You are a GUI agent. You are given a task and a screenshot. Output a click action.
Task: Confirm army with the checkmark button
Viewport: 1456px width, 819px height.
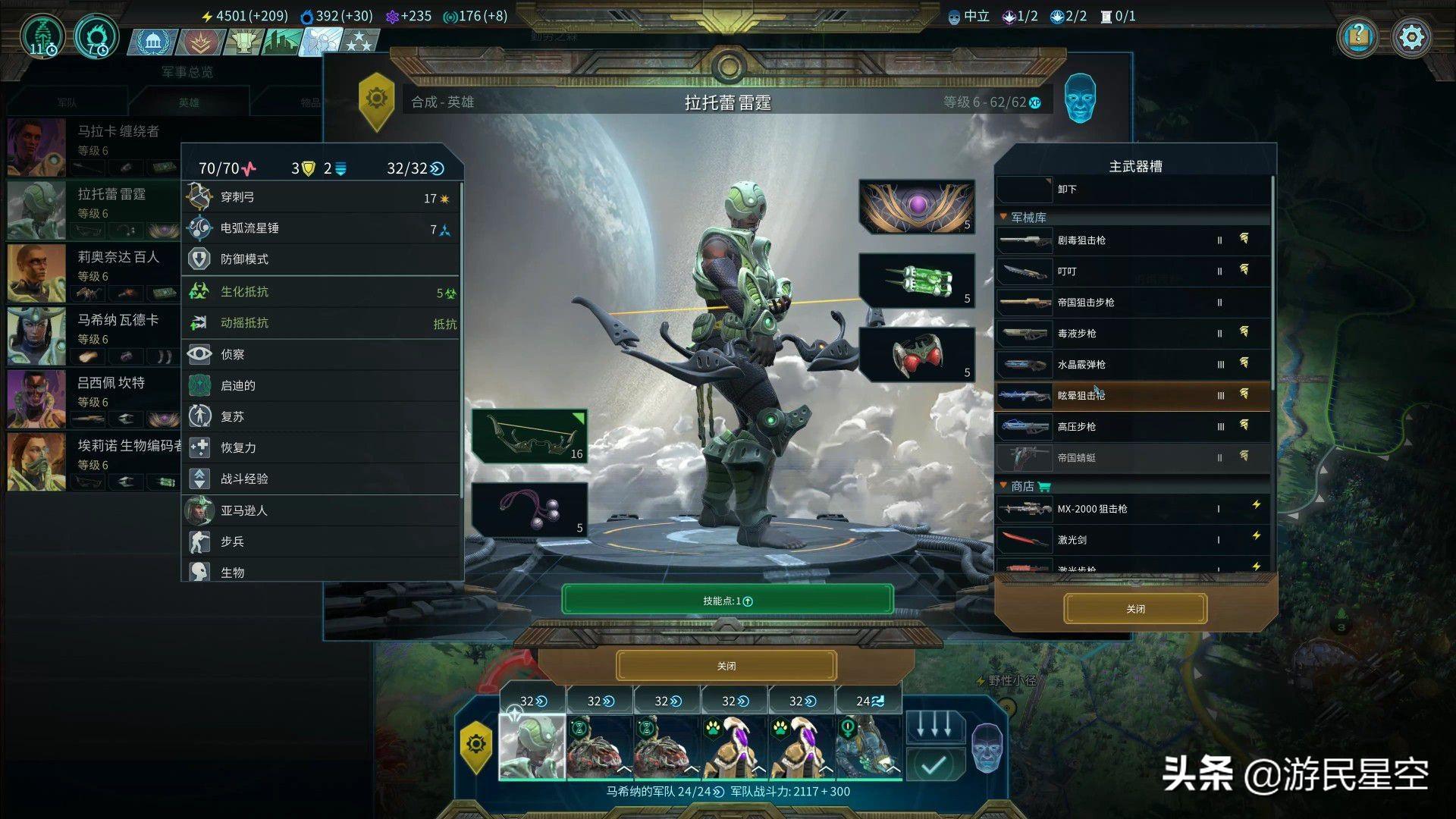pos(934,766)
